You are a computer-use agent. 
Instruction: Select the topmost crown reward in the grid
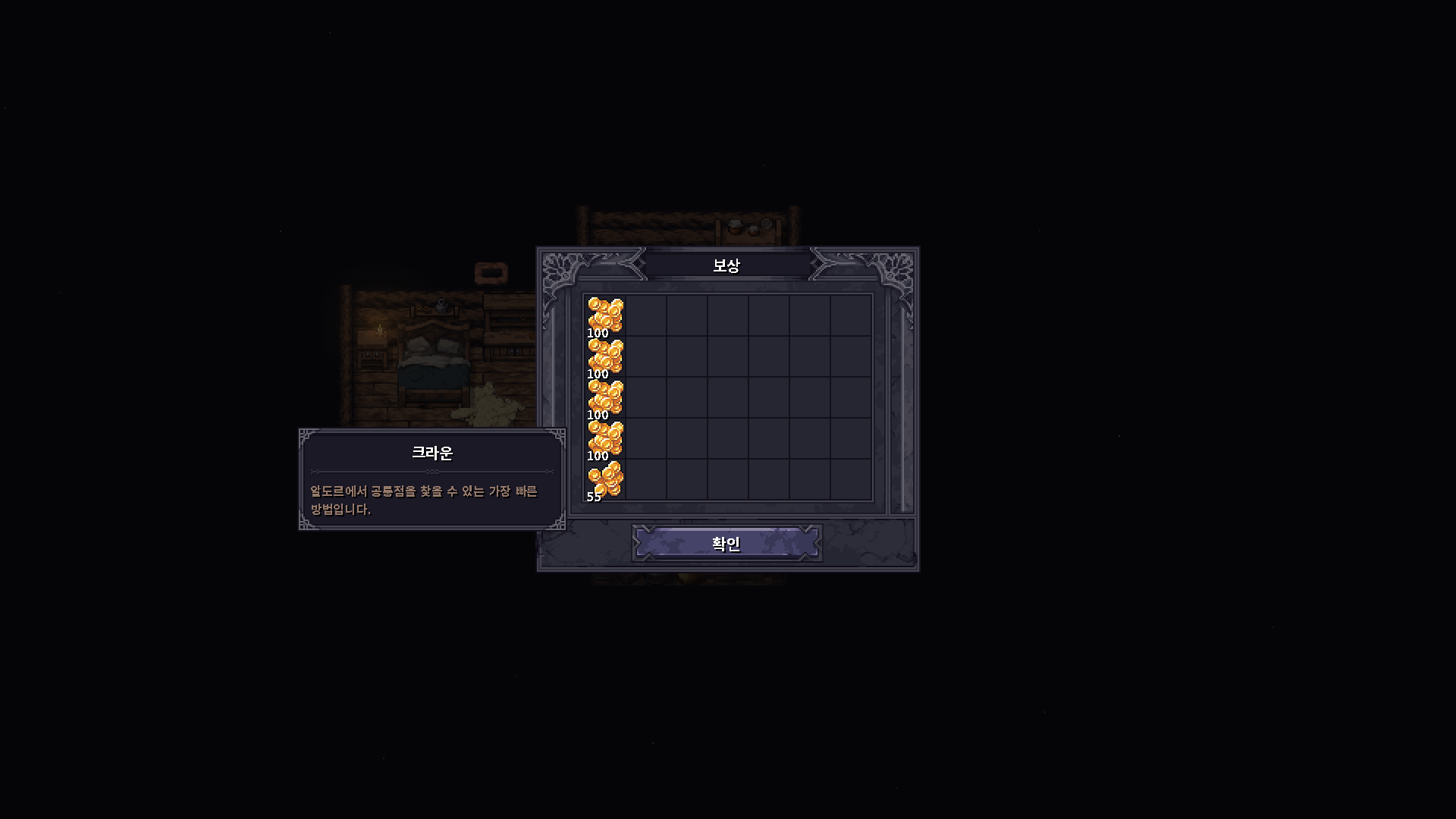click(x=604, y=315)
